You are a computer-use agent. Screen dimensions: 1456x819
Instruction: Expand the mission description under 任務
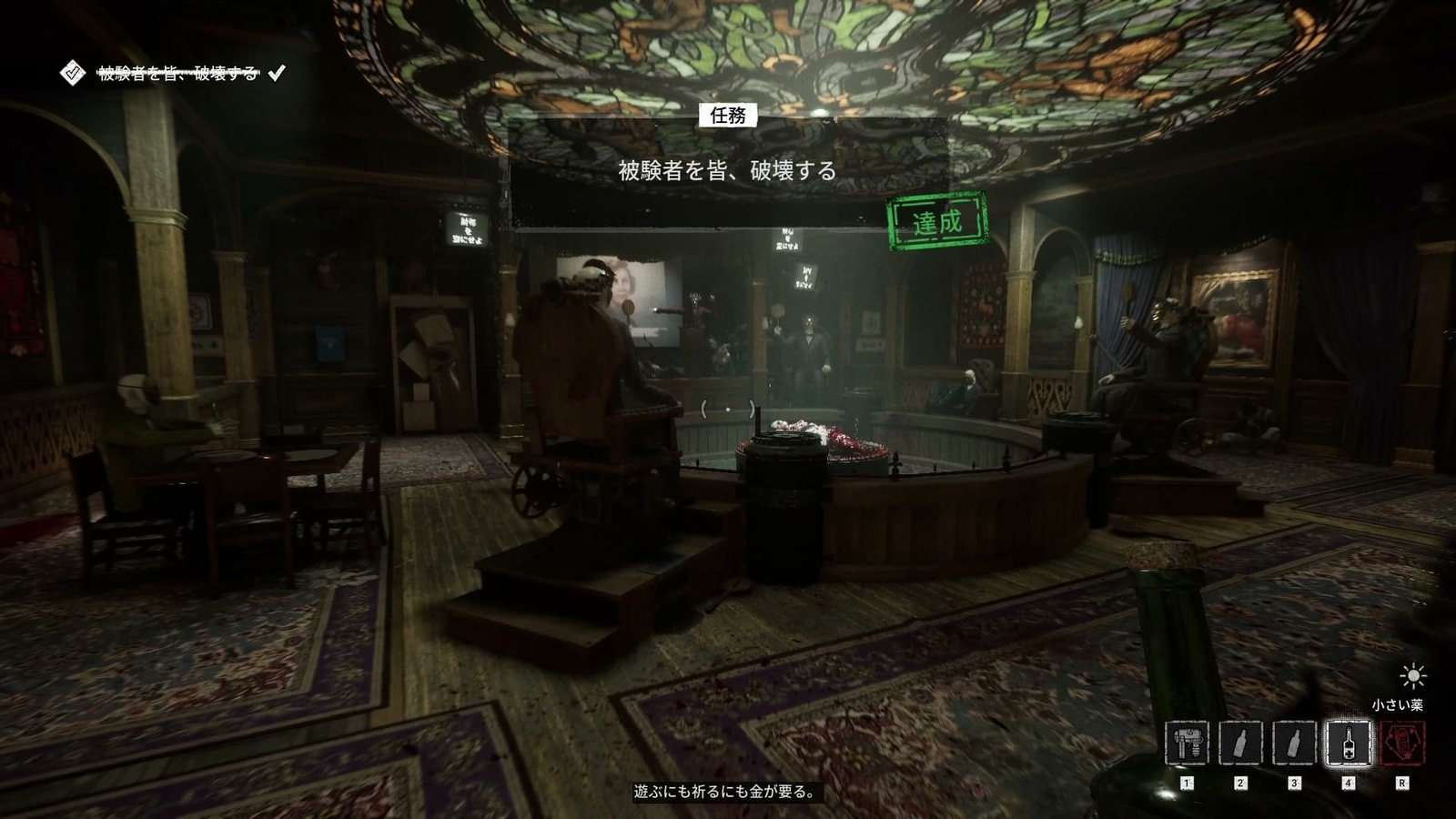click(728, 169)
